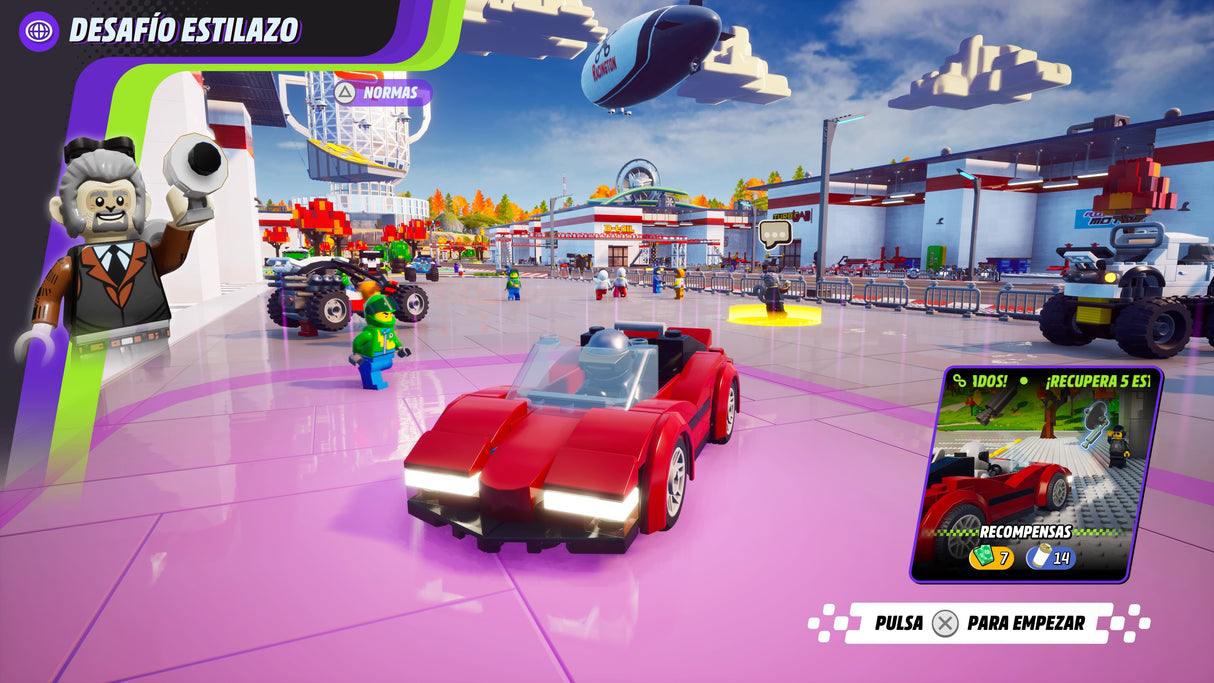Select the challenge preview card with Recompensas
The width and height of the screenshot is (1214, 683).
pos(1035,473)
